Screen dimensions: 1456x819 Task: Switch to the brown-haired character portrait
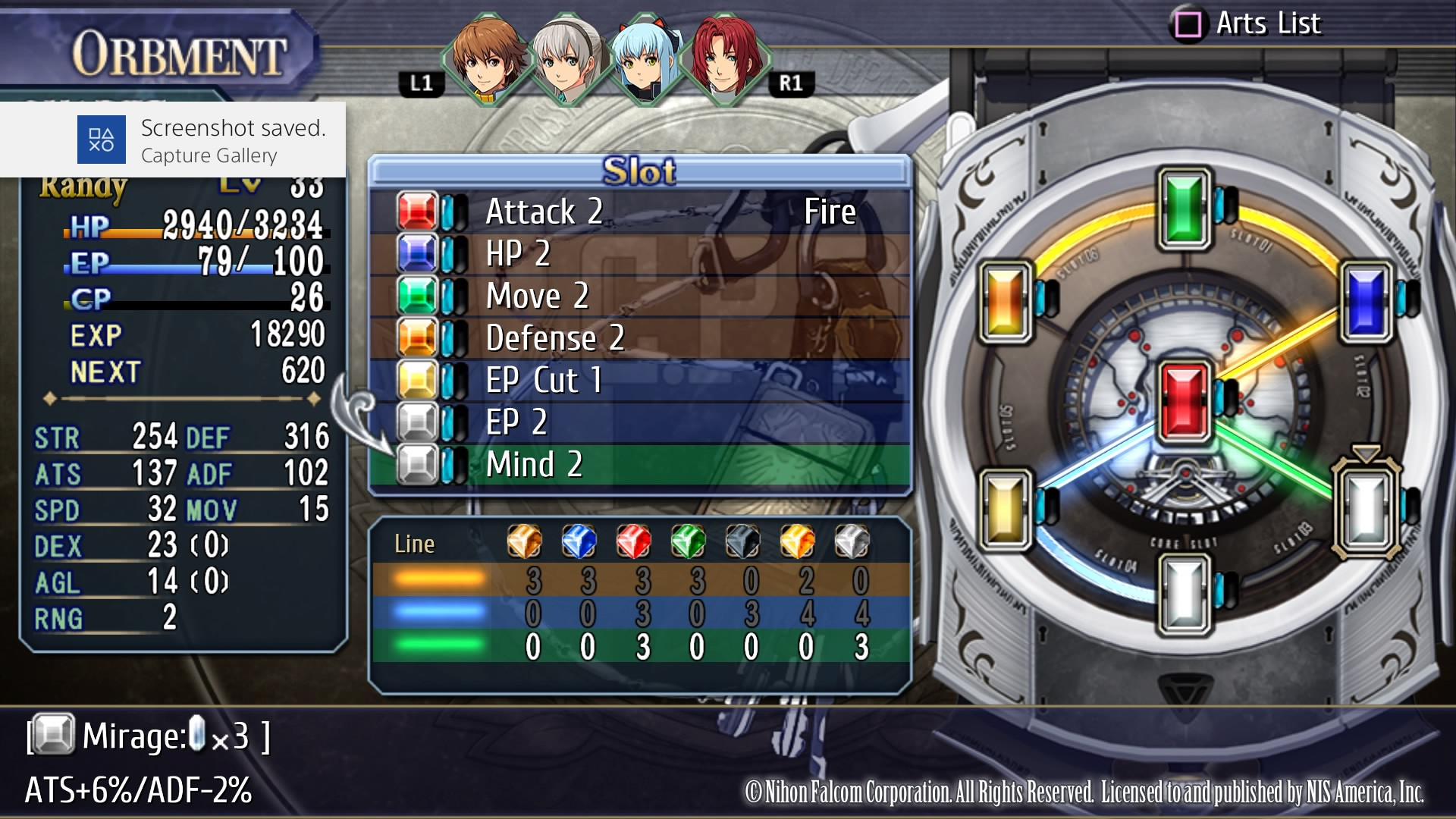[x=486, y=61]
